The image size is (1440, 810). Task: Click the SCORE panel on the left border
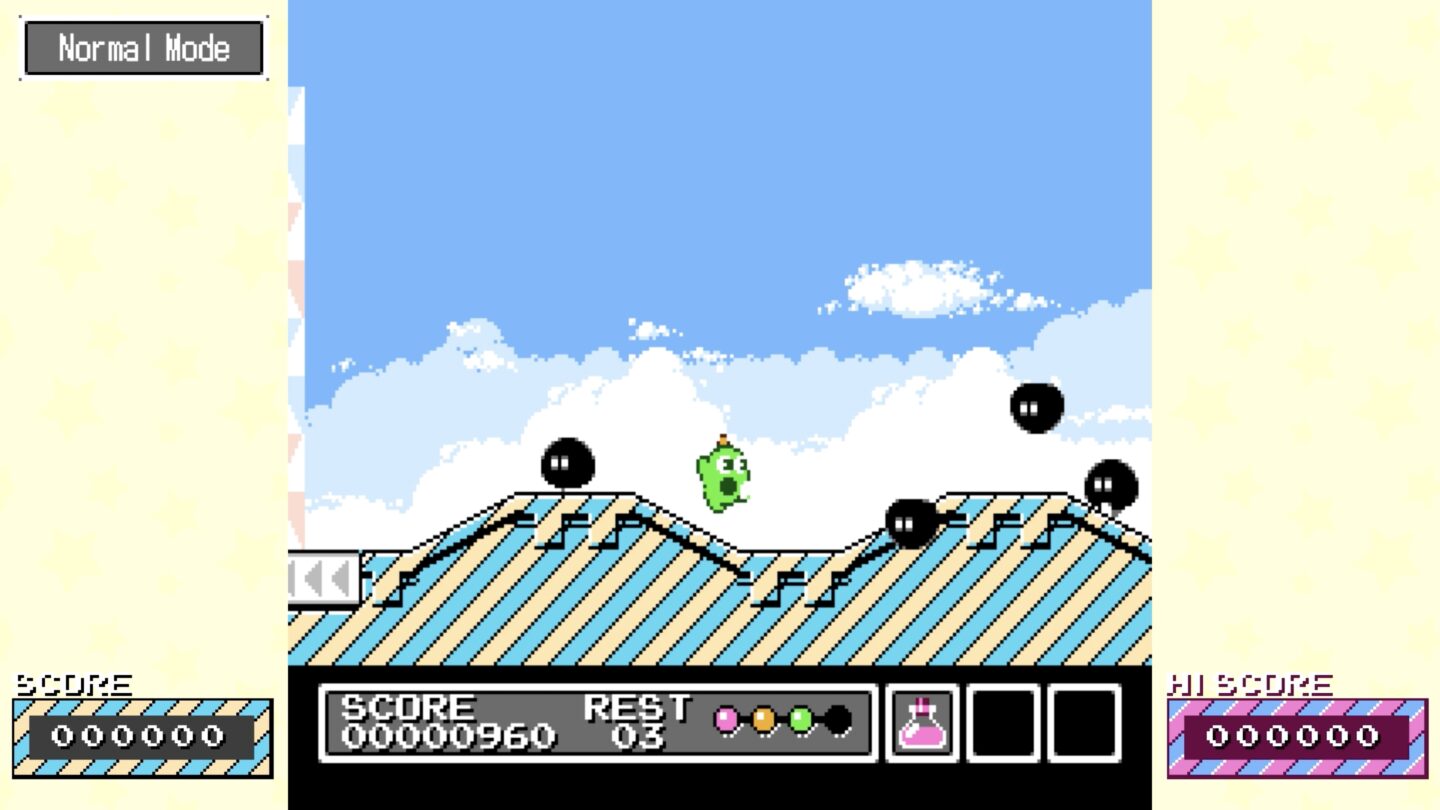coord(140,736)
